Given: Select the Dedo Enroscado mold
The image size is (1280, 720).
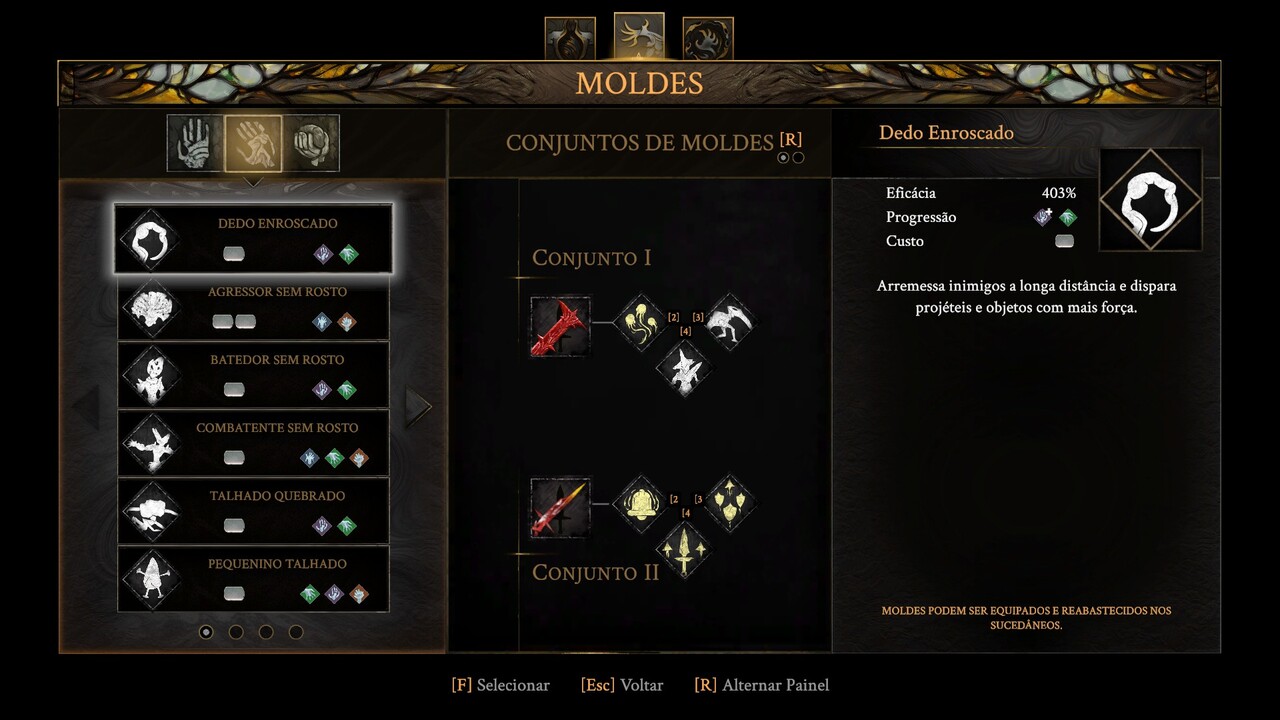Looking at the screenshot, I should tap(253, 239).
